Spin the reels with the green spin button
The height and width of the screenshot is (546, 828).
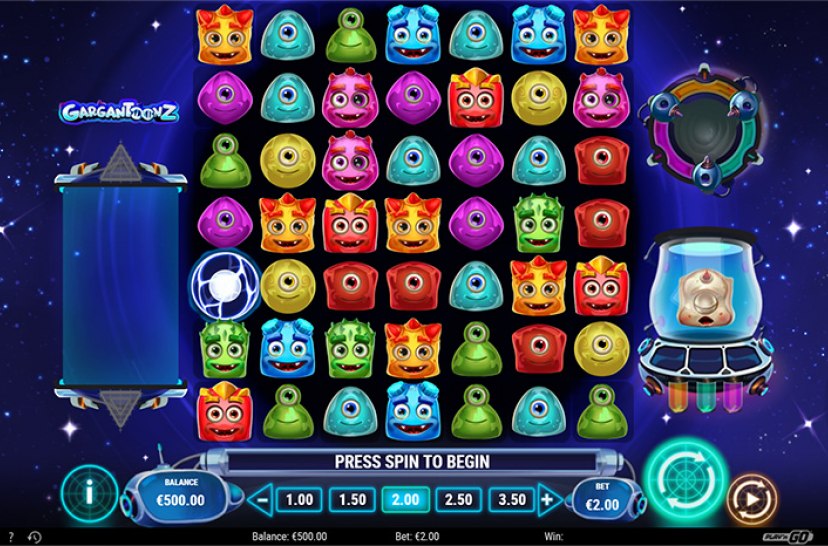tap(684, 482)
